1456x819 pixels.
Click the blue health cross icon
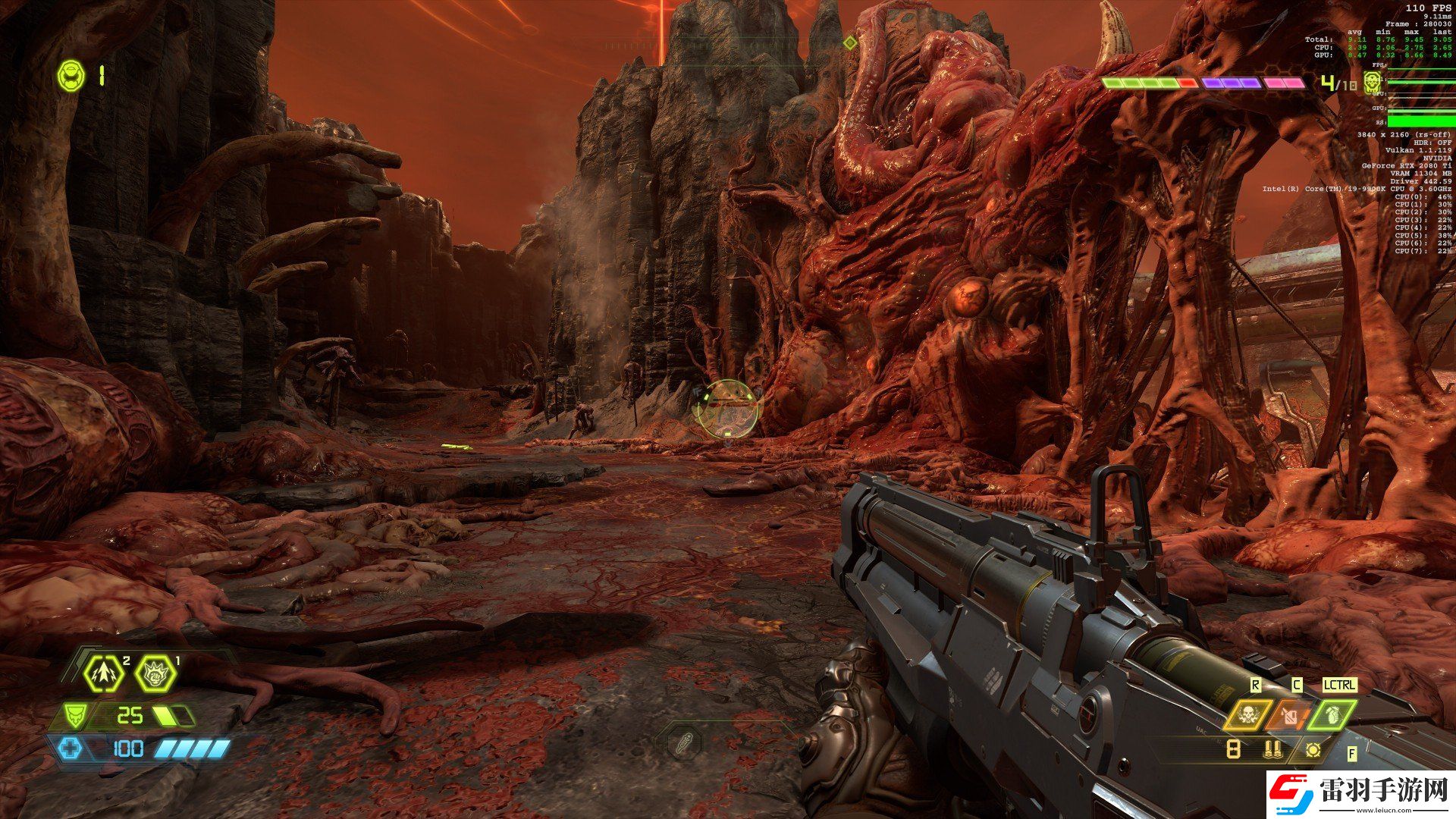tap(71, 749)
